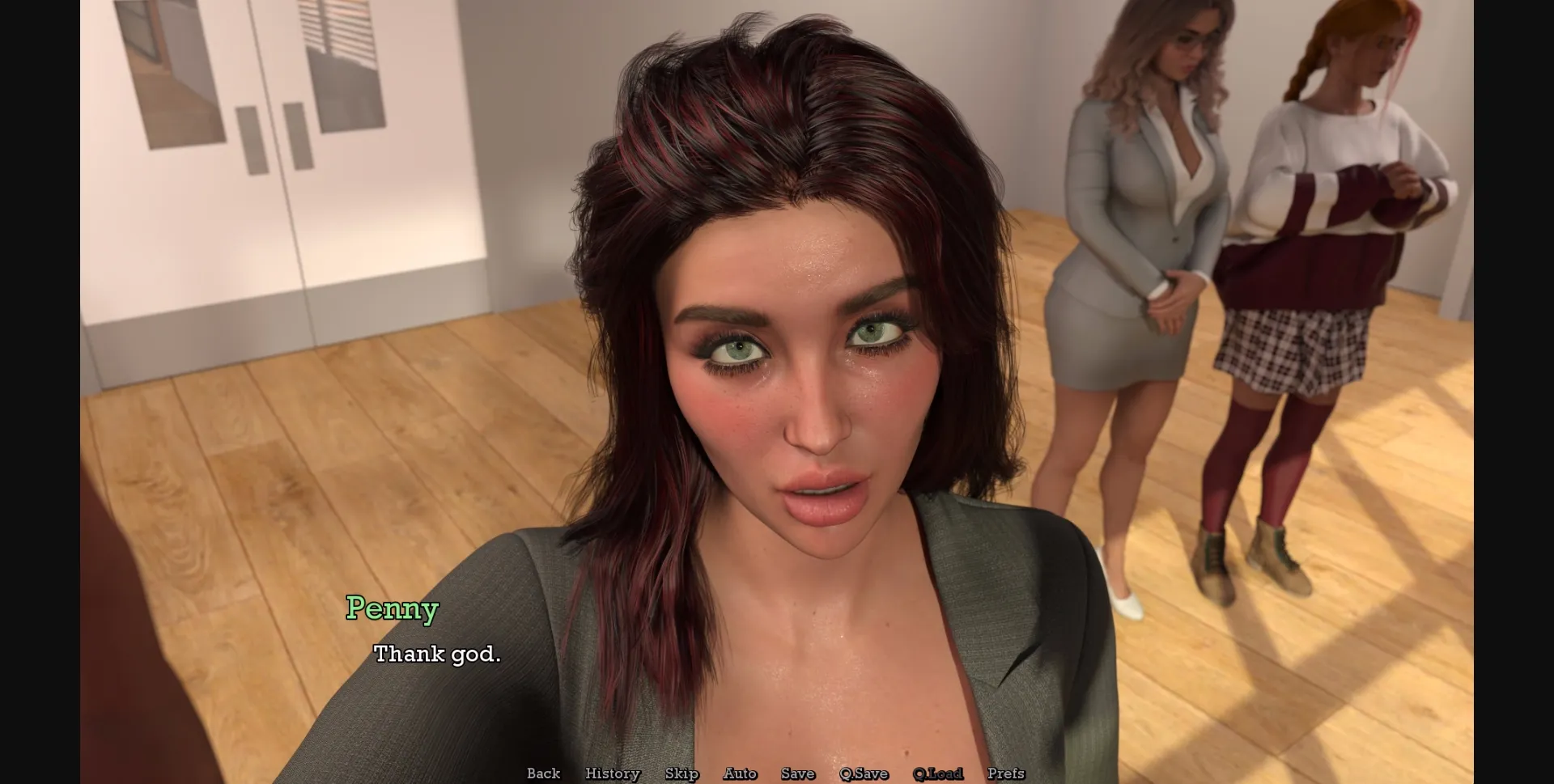Screen dimensions: 1554x784
Task: Select the green Penny name label
Action: tap(393, 608)
